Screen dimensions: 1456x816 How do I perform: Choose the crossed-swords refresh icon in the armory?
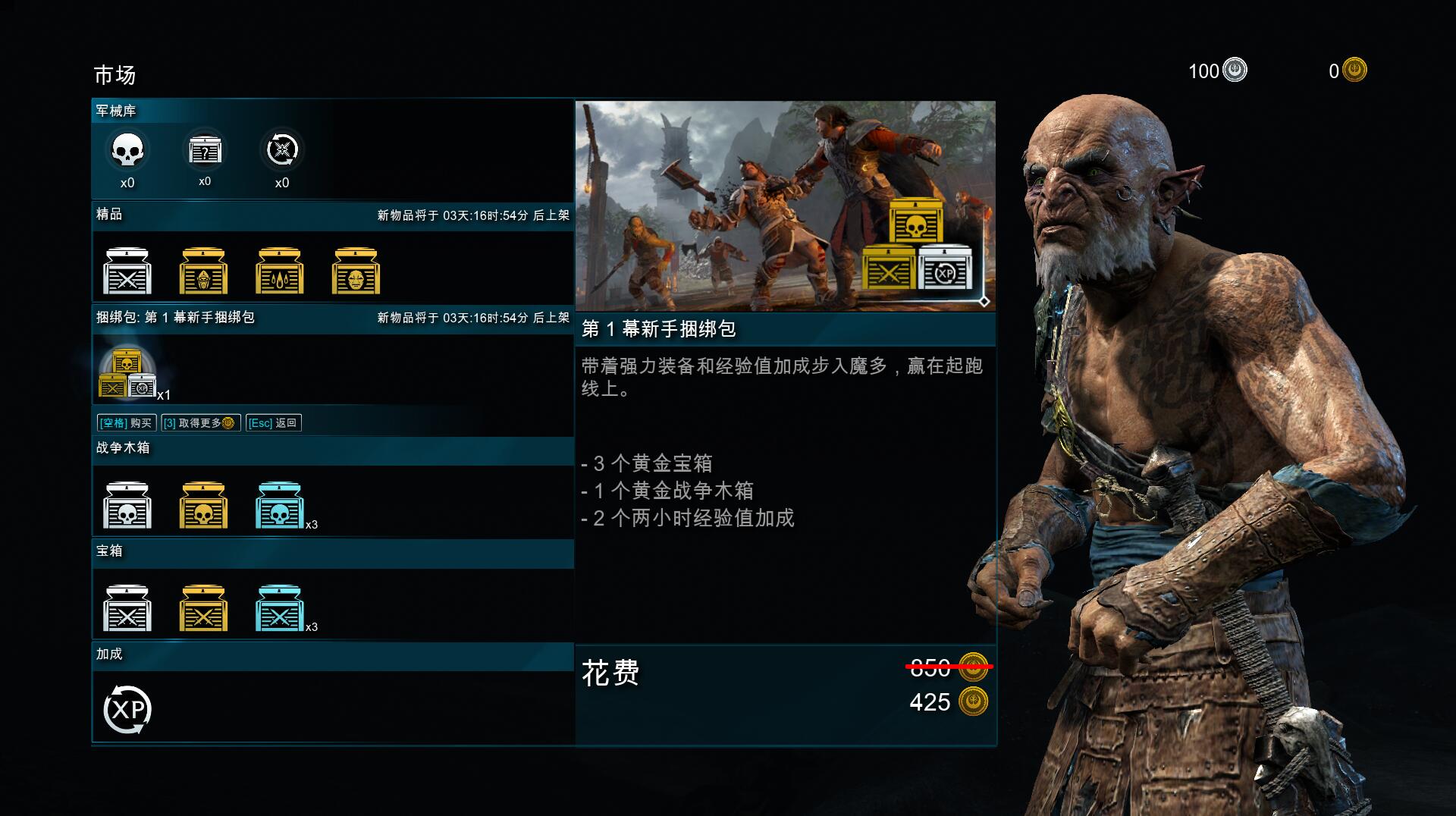coord(282,150)
